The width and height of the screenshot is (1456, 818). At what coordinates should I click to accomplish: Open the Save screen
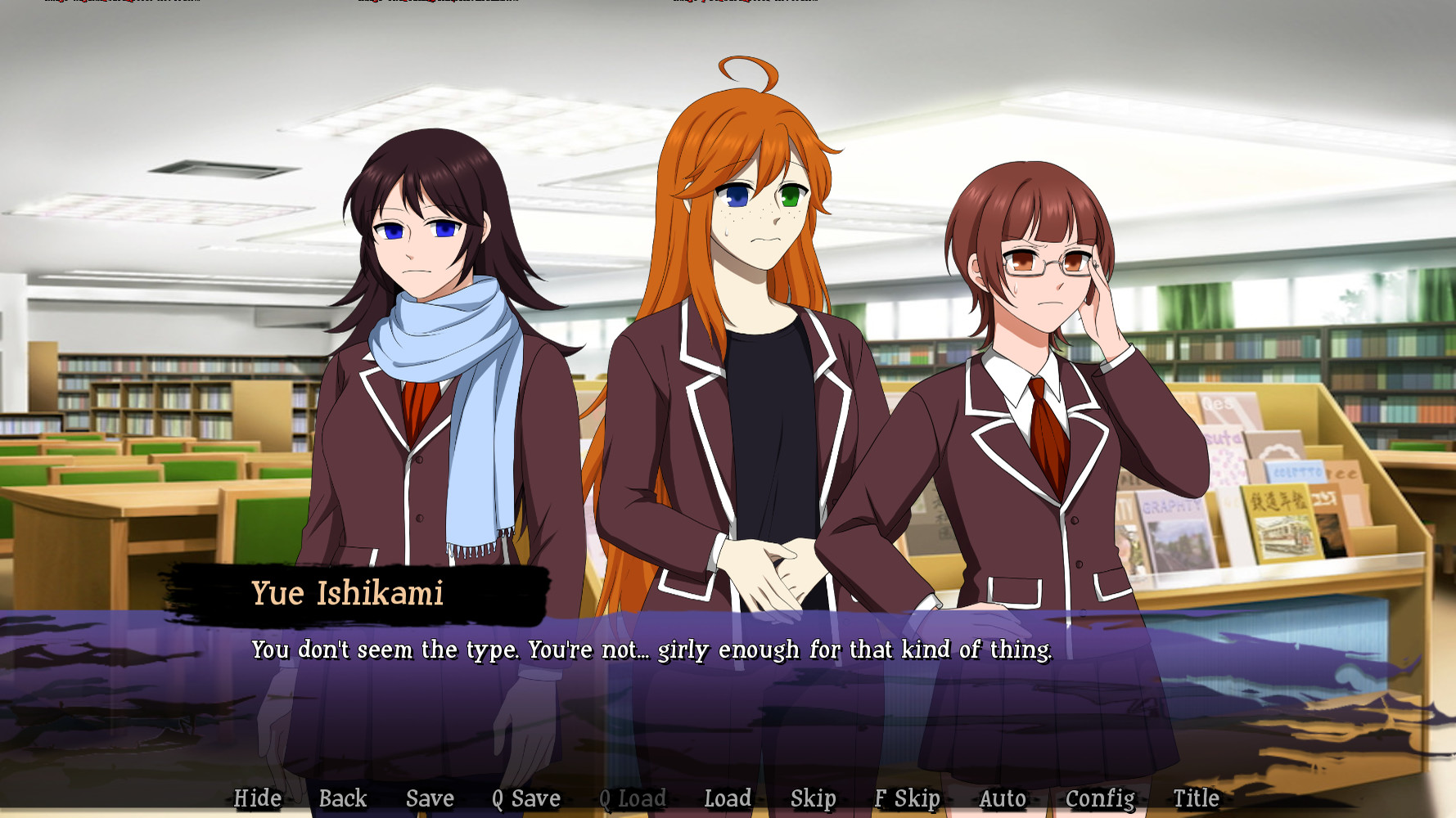tap(430, 798)
